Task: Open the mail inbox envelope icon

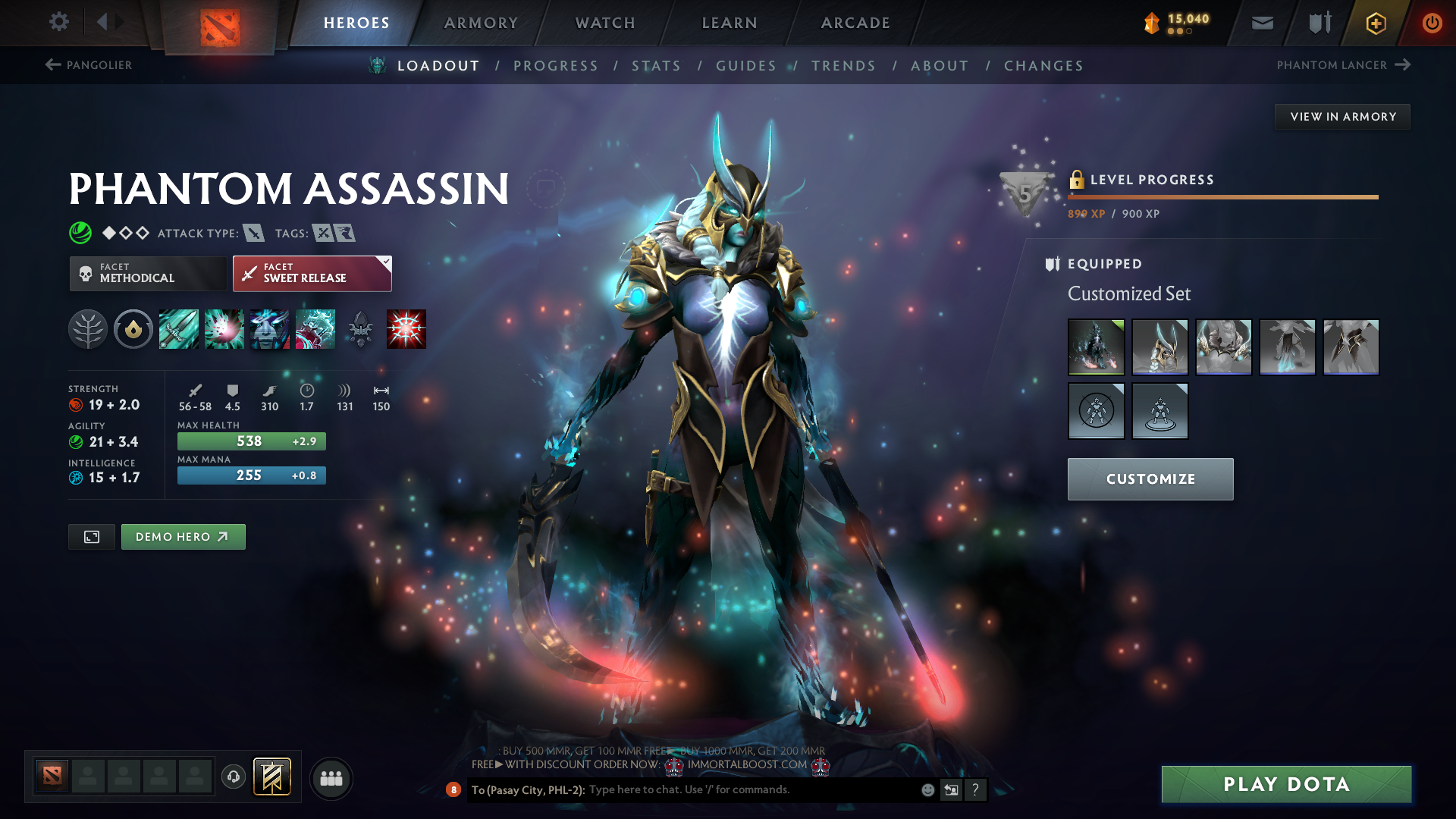Action: click(x=1261, y=23)
